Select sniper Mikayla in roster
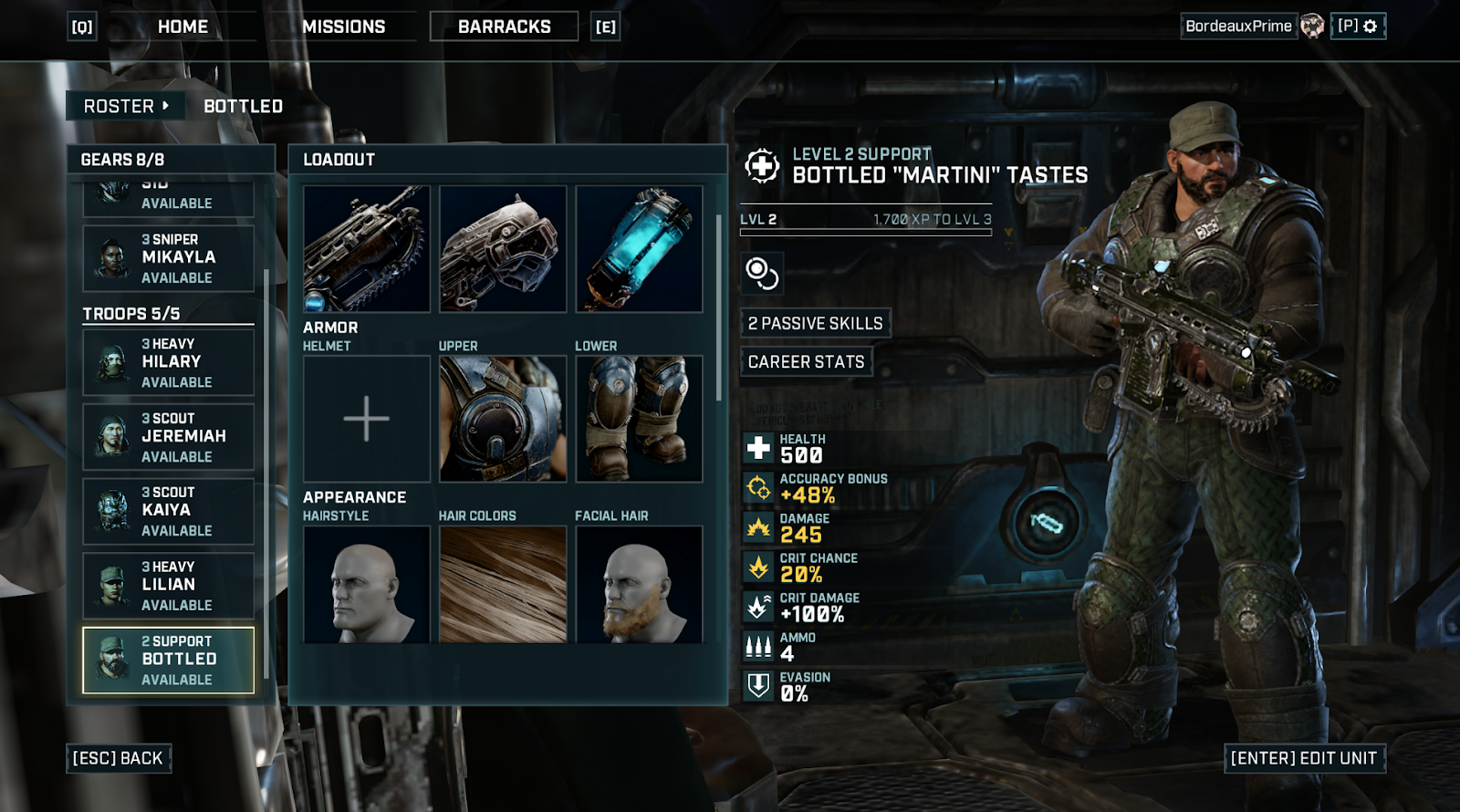 click(169, 258)
